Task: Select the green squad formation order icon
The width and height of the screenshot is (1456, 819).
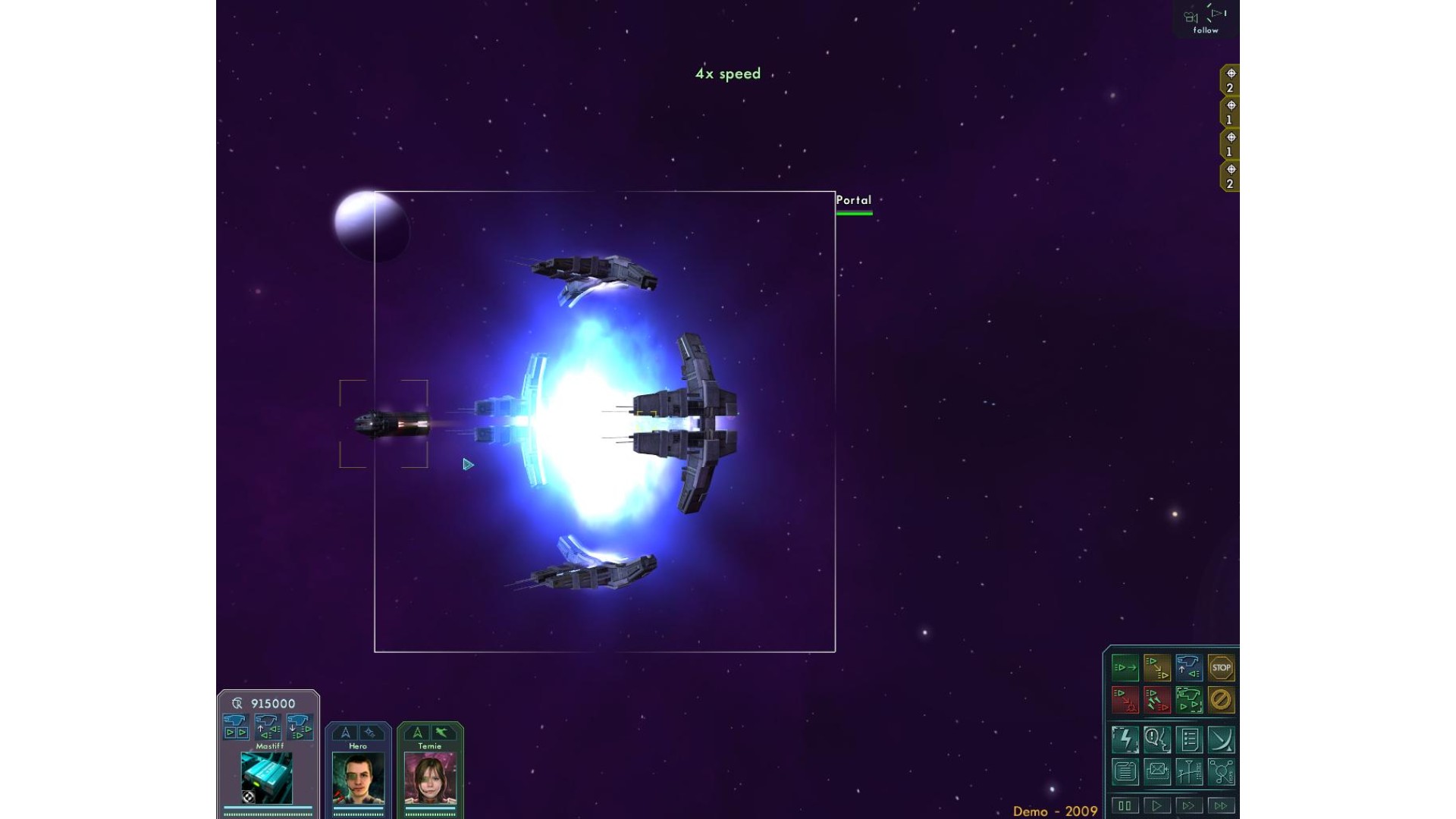Action: click(x=1188, y=700)
